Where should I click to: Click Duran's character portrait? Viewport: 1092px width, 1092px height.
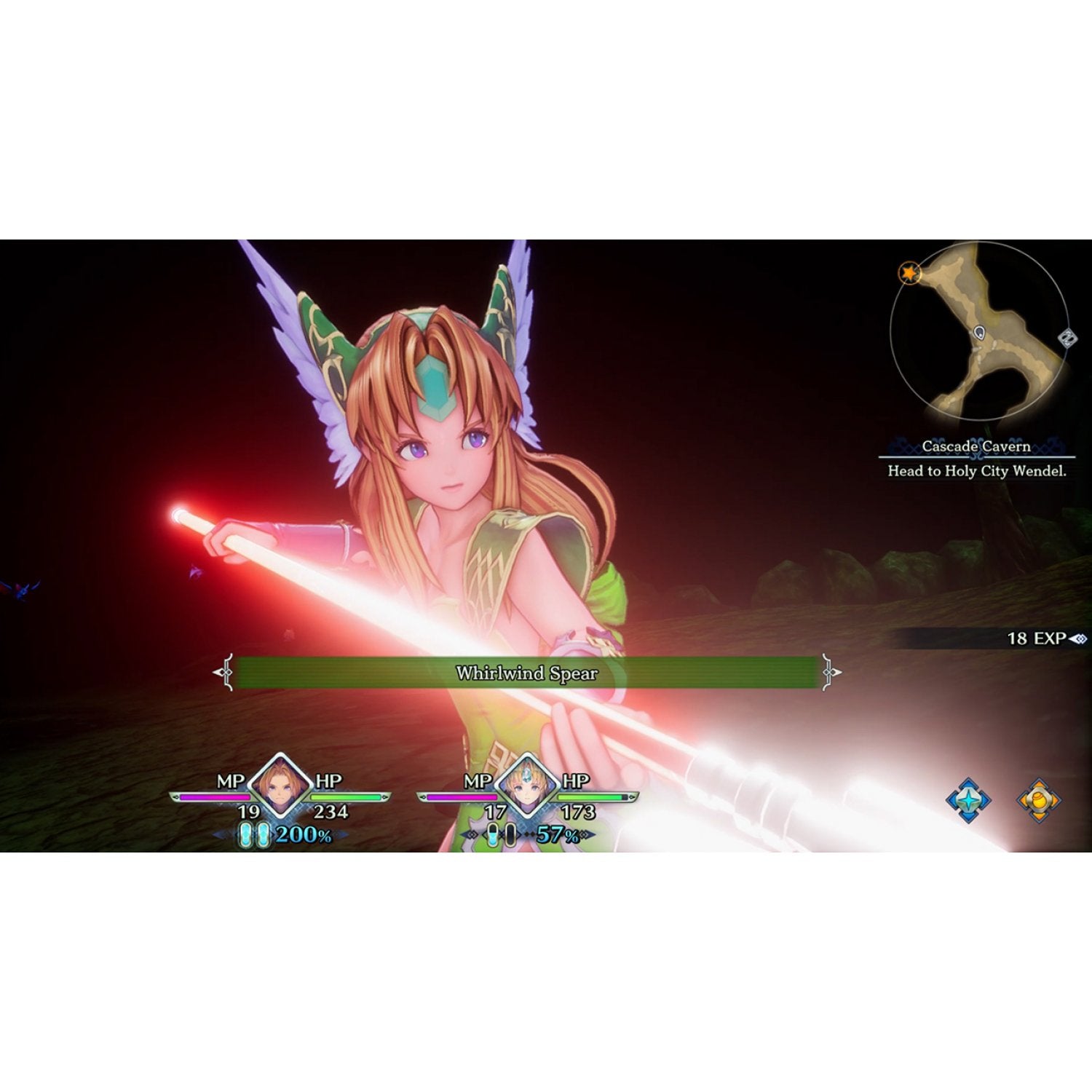click(278, 785)
